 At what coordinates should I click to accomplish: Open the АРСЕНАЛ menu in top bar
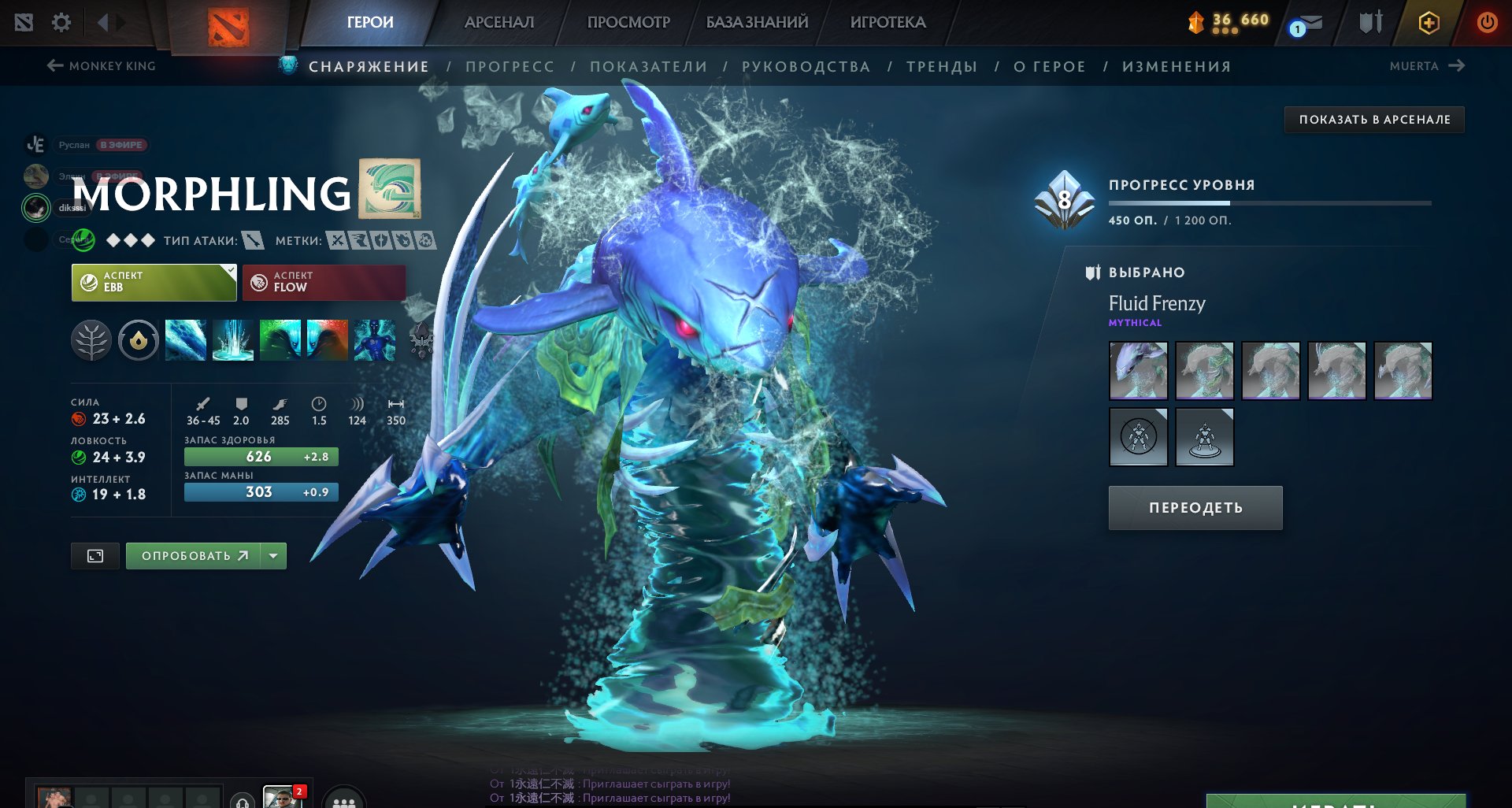click(498, 22)
